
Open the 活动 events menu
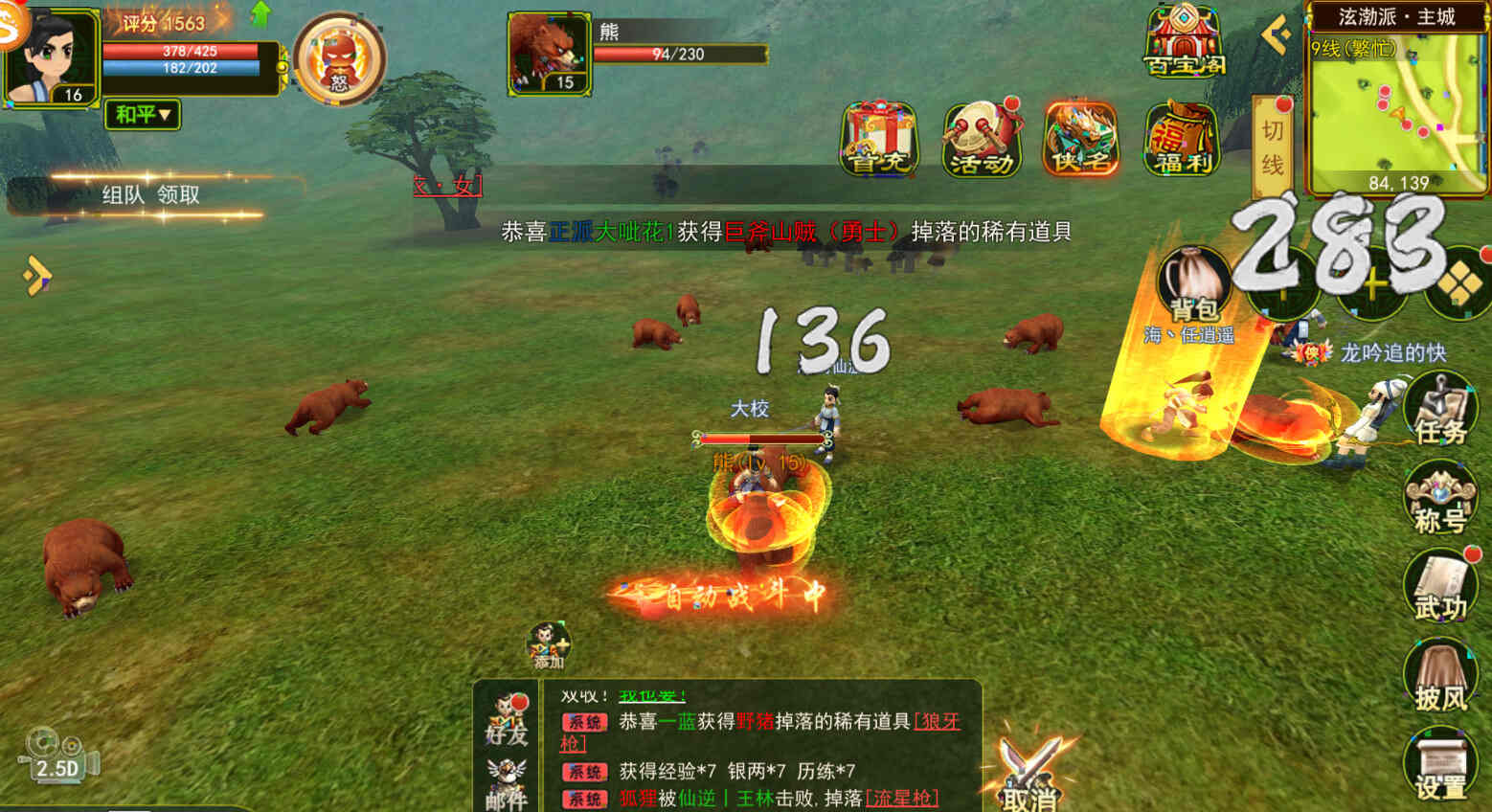coord(981,140)
